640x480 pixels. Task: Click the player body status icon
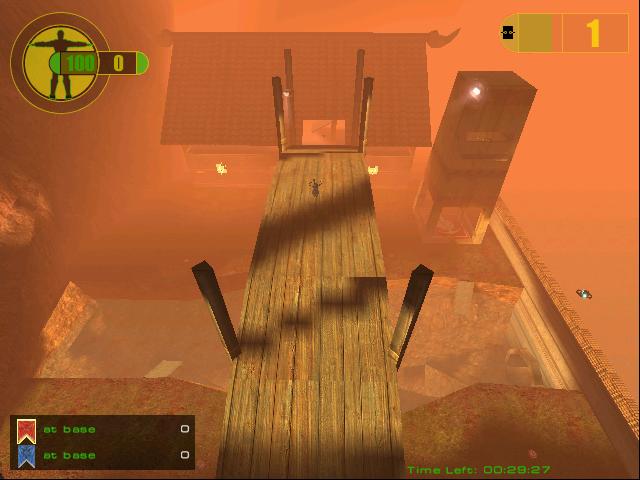click(58, 61)
